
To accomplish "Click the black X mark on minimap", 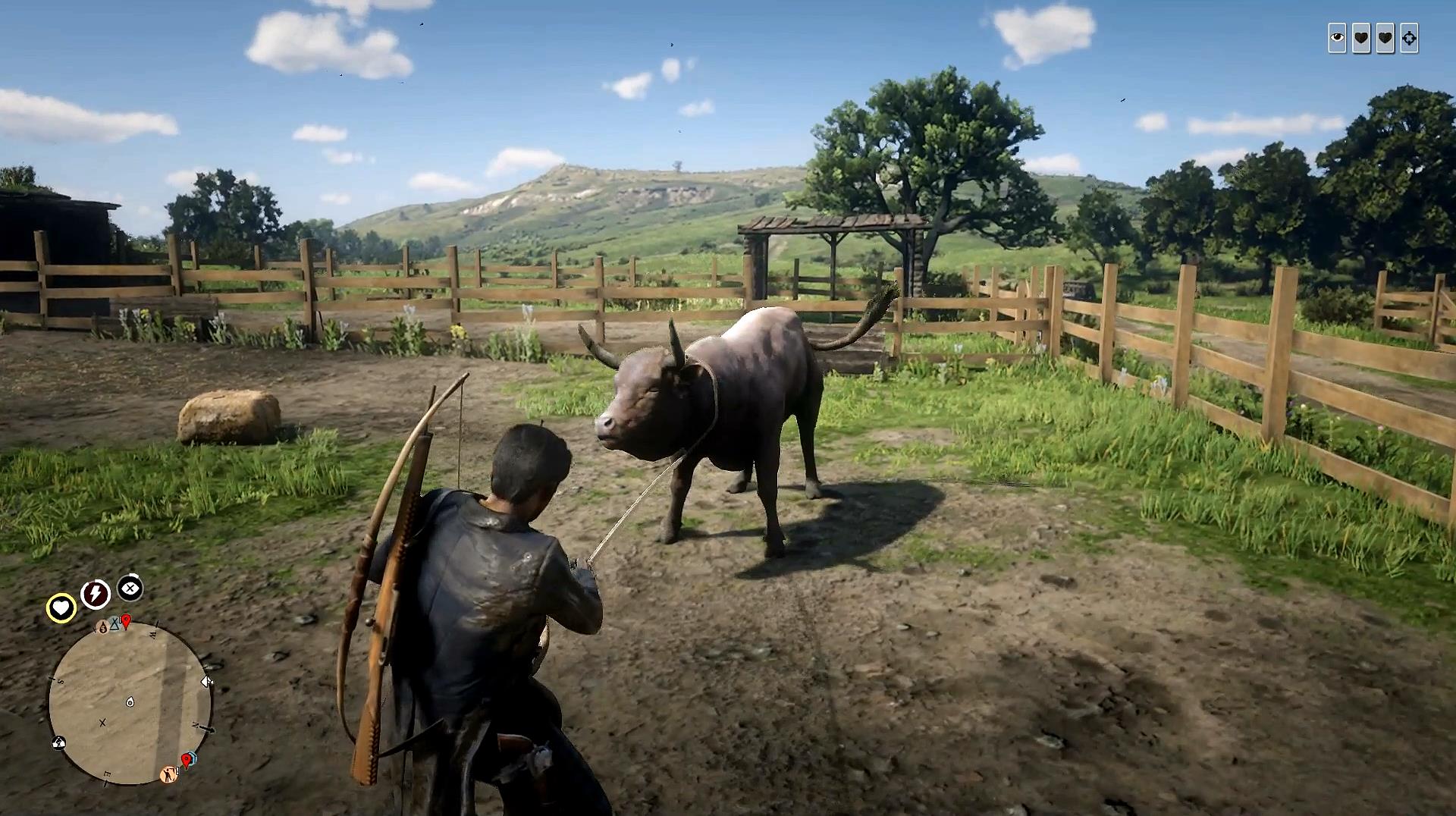I will [102, 723].
